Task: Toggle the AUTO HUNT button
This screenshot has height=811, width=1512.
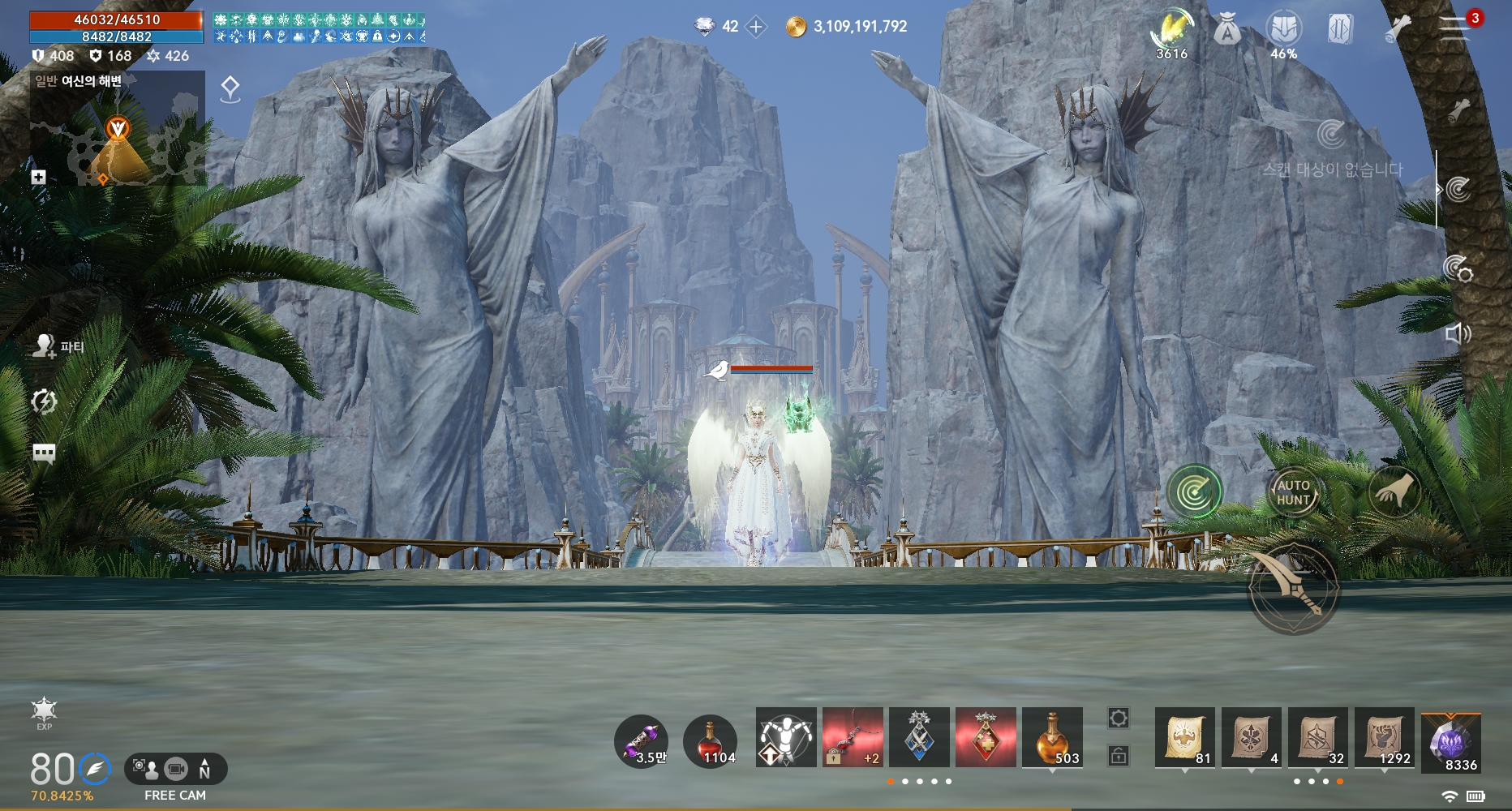Action: [1293, 492]
